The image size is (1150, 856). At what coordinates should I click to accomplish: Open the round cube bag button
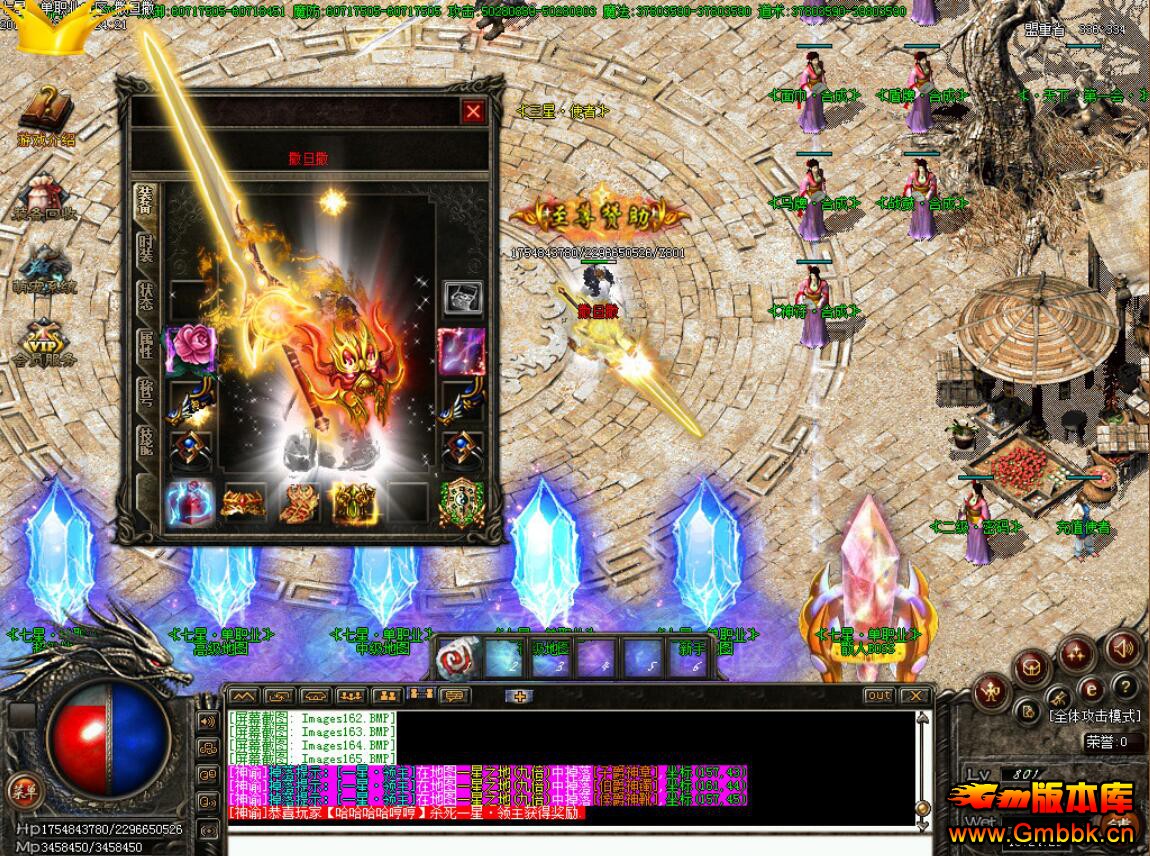point(1032,666)
